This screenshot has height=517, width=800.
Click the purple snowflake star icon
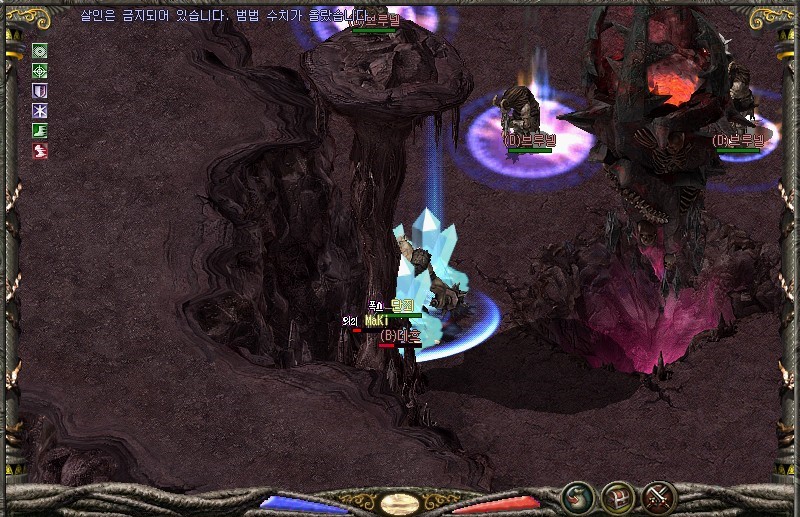pos(40,111)
